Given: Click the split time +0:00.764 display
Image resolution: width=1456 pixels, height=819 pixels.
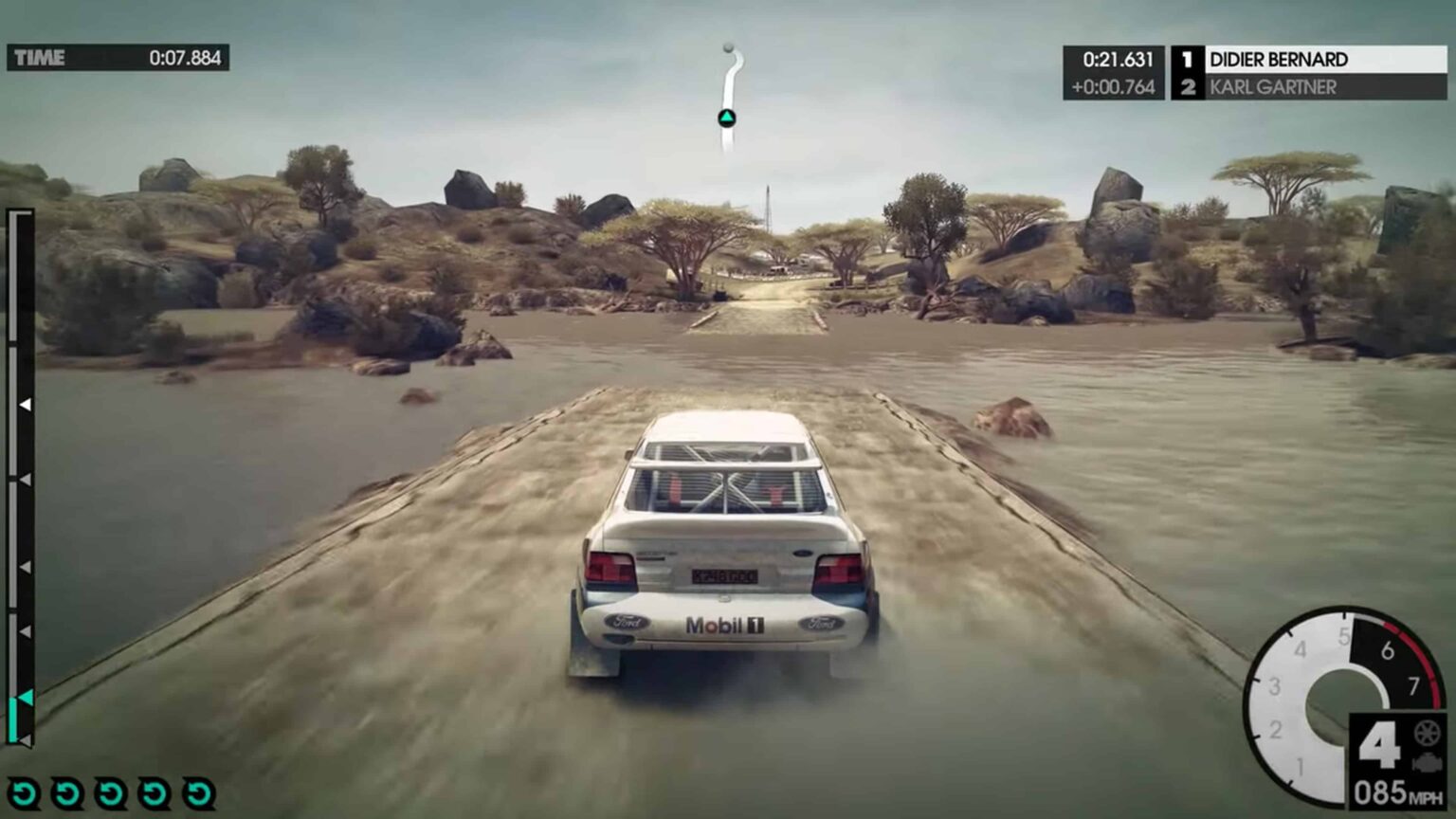Looking at the screenshot, I should 1111,87.
